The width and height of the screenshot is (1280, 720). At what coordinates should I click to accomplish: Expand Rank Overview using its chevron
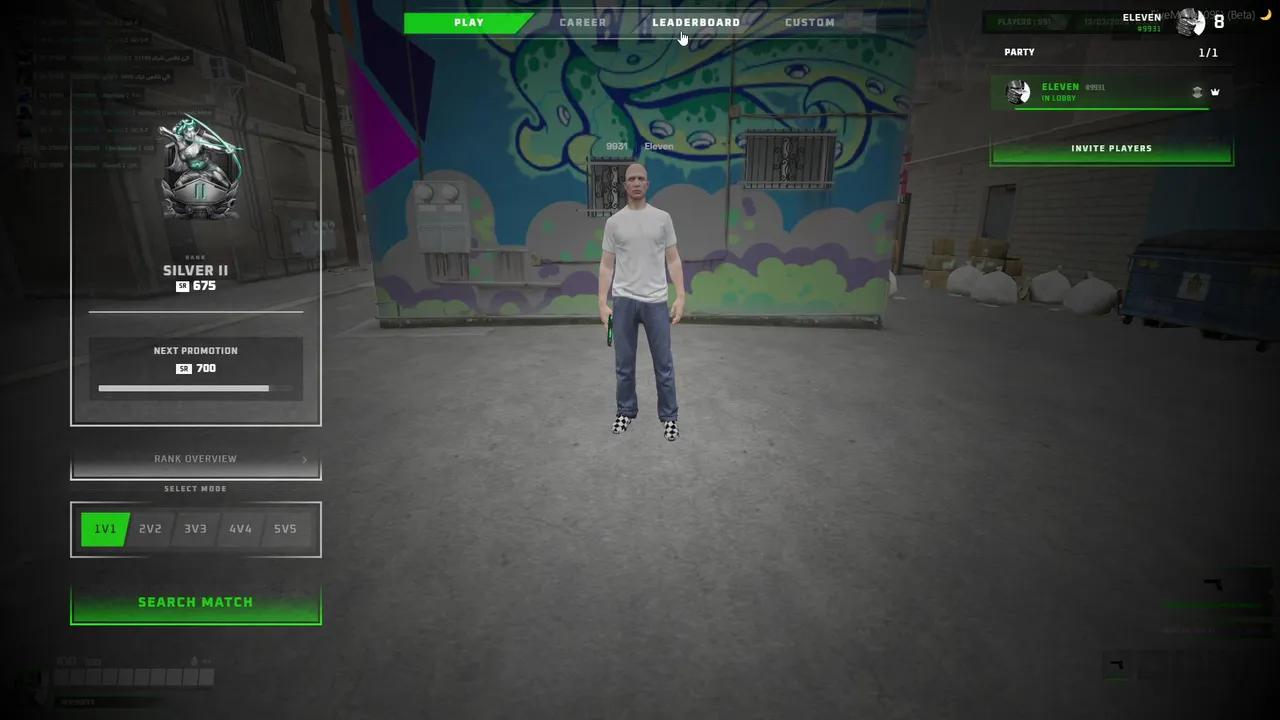pyautogui.click(x=305, y=460)
